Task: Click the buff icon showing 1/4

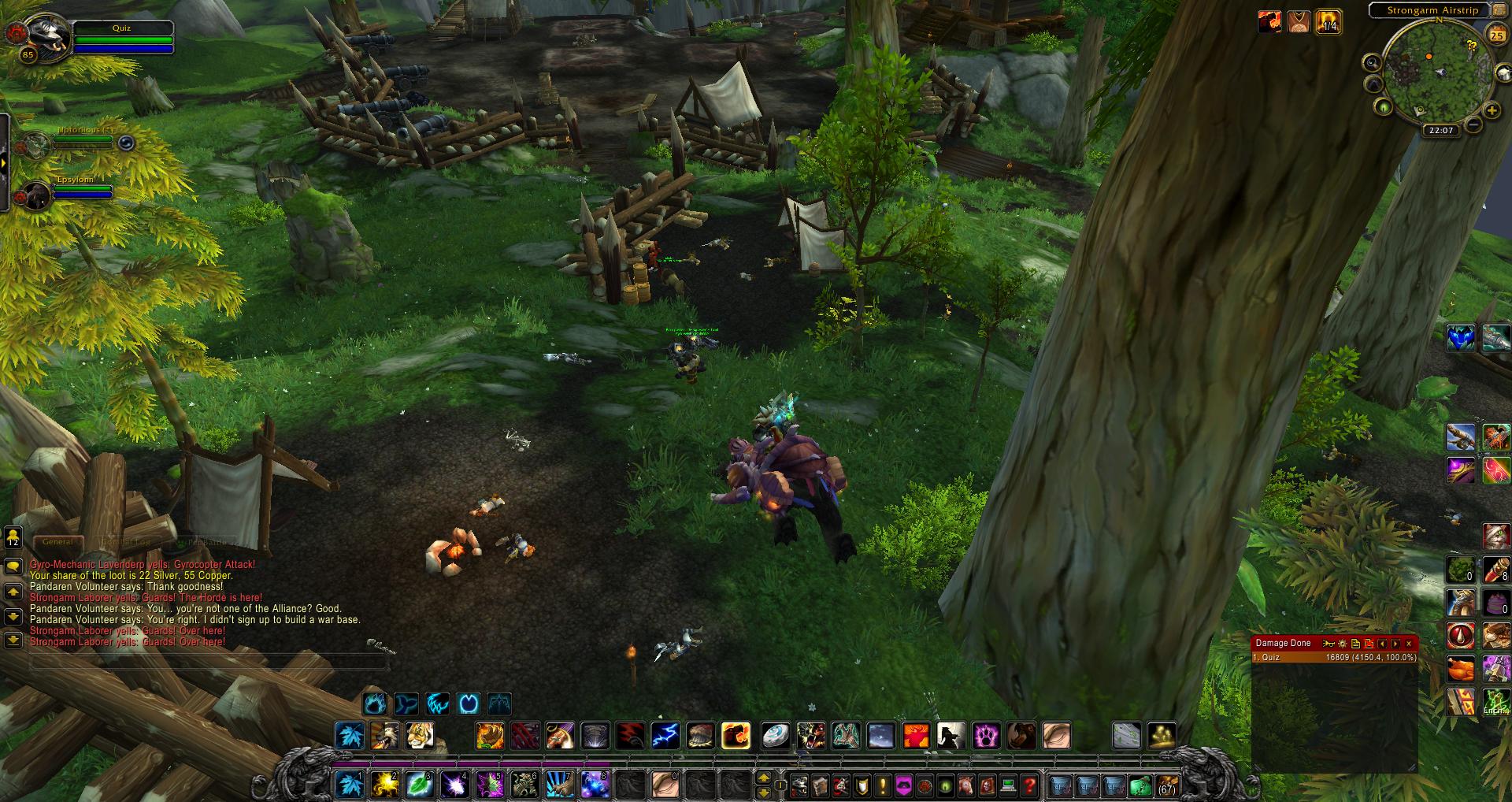Action: point(1328,22)
